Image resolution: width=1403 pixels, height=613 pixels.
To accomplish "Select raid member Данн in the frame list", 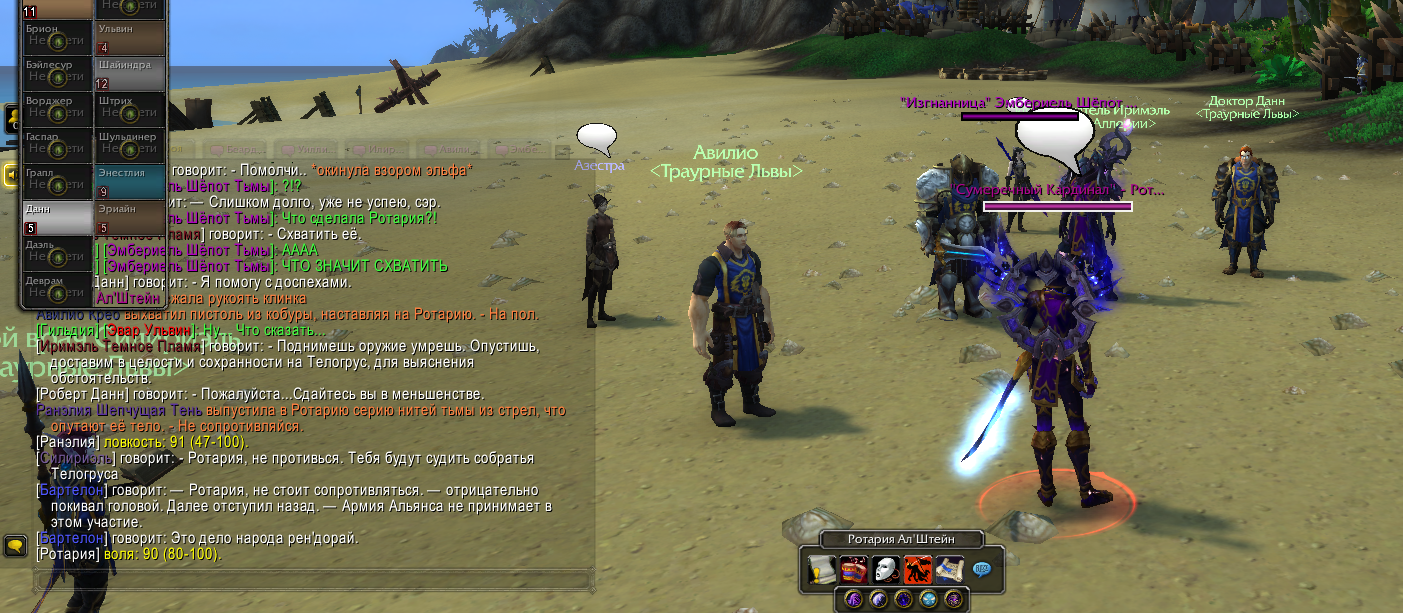I will click(x=58, y=218).
